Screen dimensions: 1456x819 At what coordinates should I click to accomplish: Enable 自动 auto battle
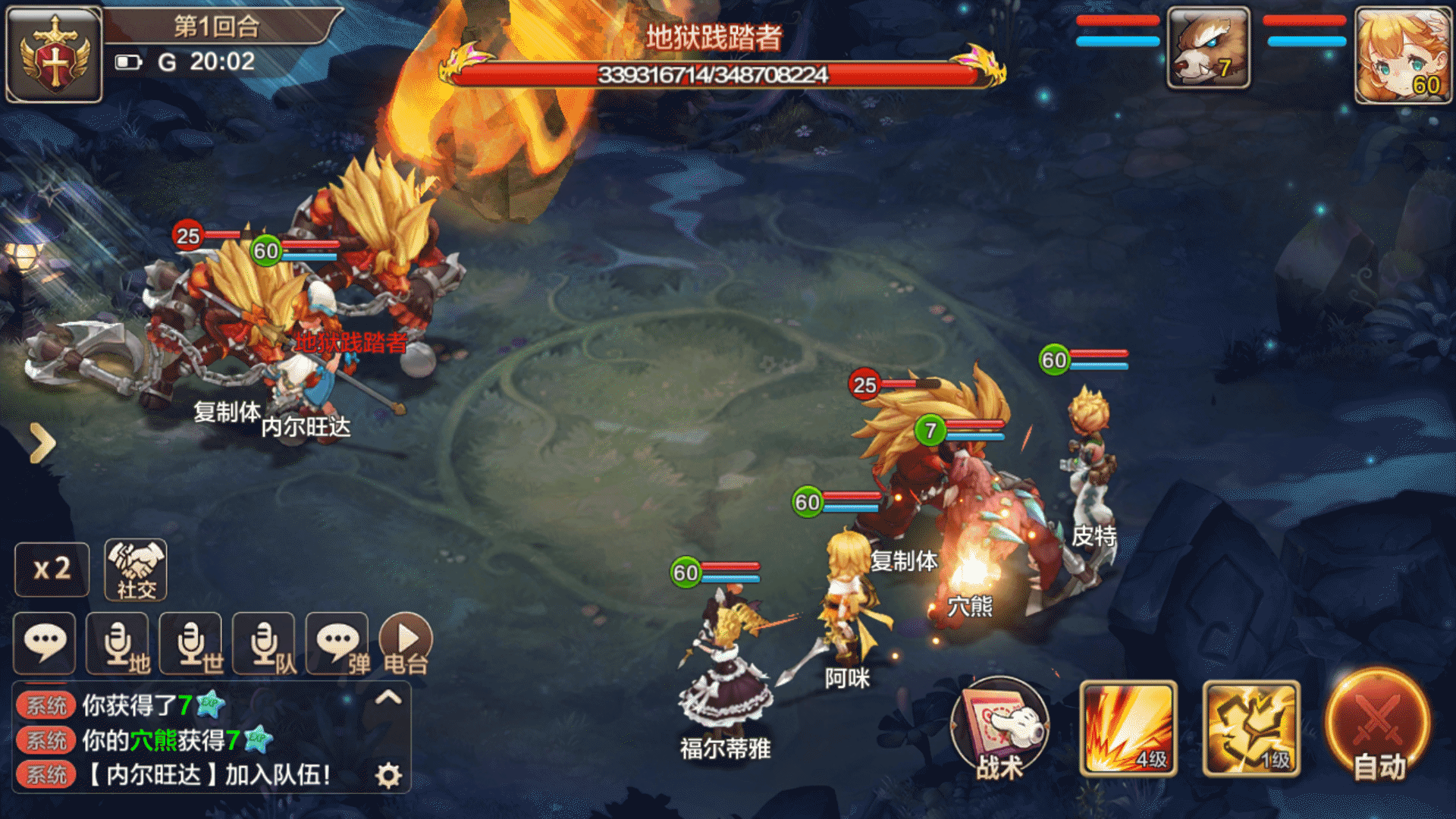pyautogui.click(x=1379, y=726)
